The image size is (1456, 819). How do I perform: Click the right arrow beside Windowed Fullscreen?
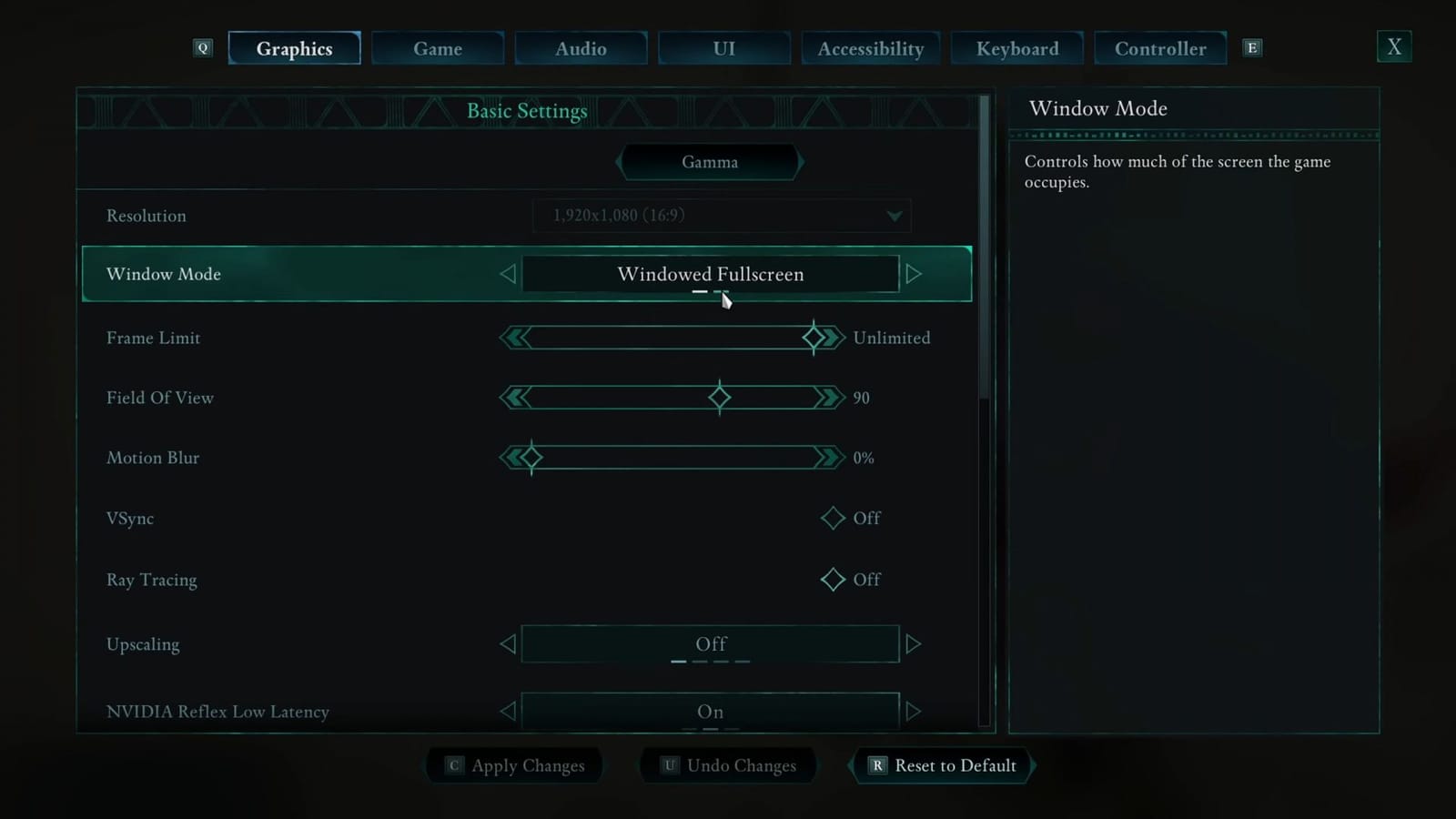(914, 274)
